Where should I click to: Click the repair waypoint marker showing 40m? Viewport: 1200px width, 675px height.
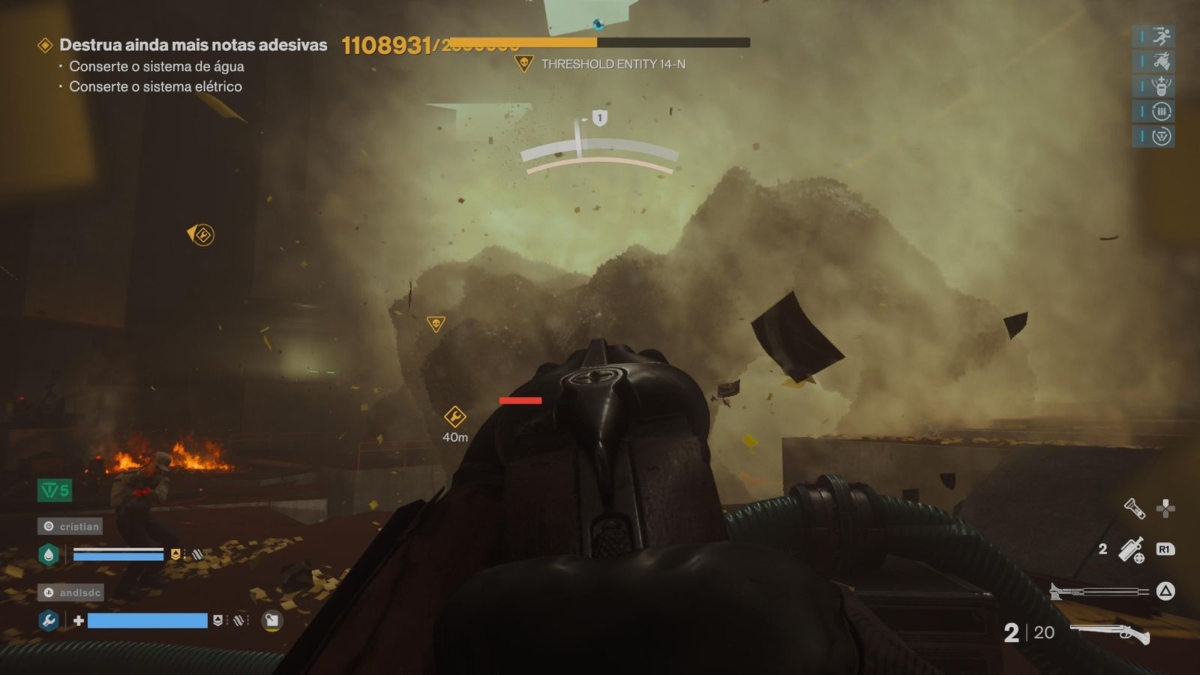[455, 417]
